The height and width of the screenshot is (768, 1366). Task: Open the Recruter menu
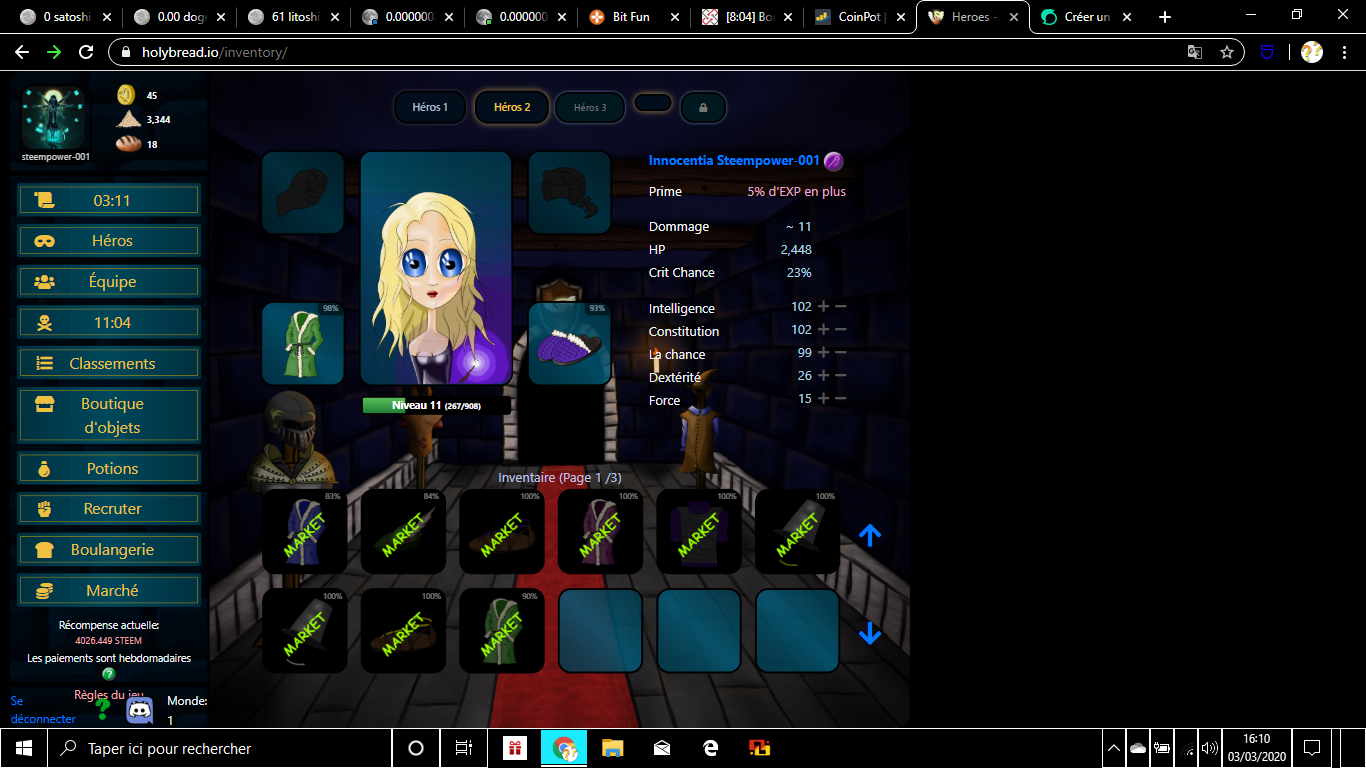tap(109, 509)
